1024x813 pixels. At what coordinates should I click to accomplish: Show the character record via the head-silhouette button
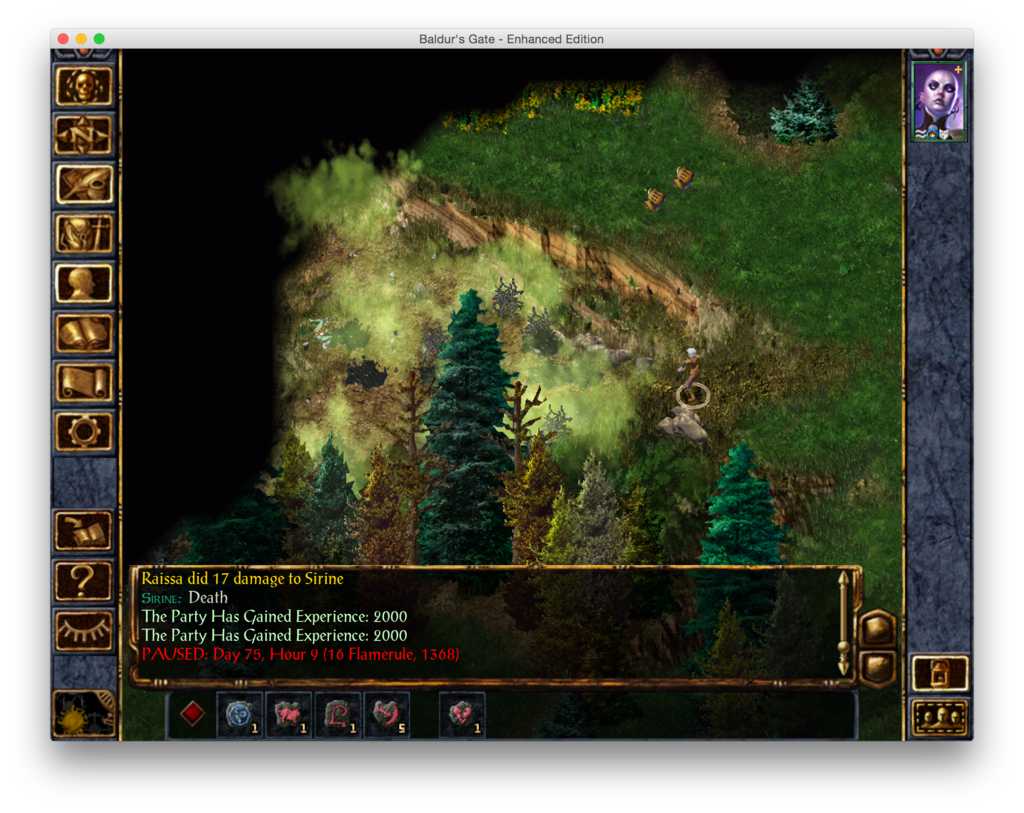tap(84, 283)
